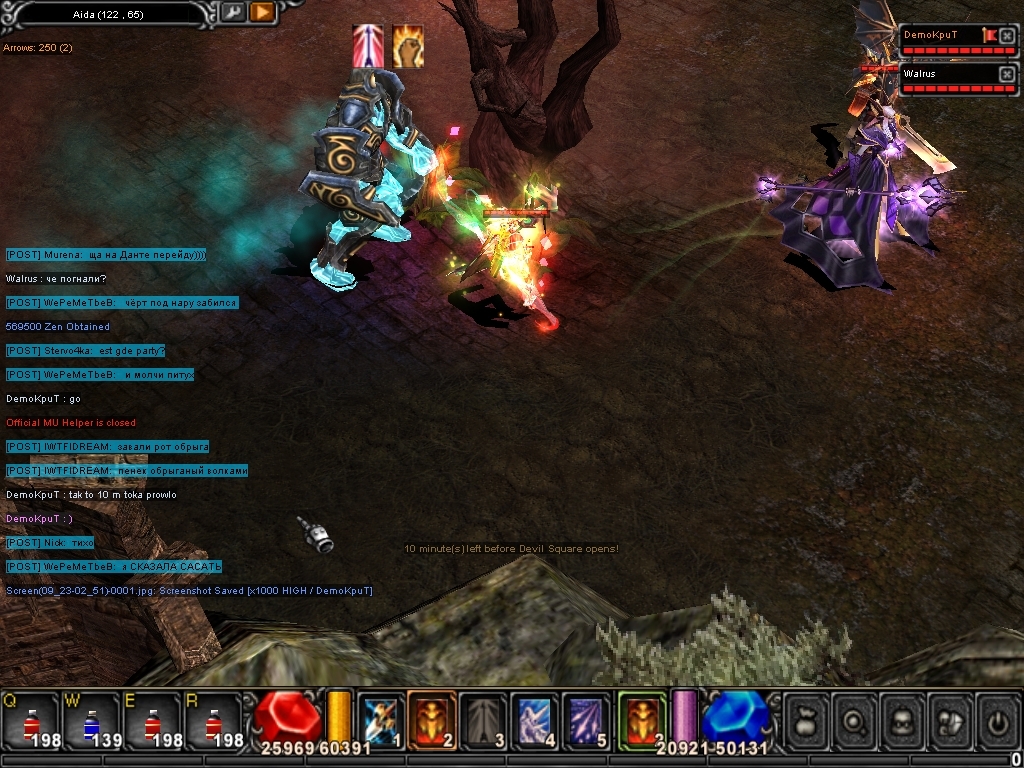Activate skill slot 2 armored figure skill
Image resolution: width=1024 pixels, height=768 pixels.
tap(432, 720)
